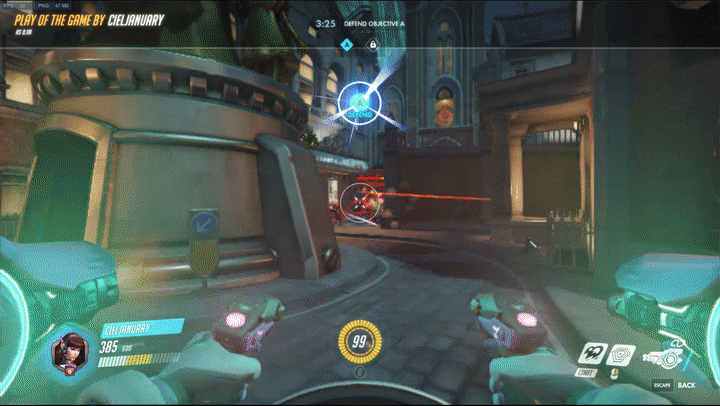Click the ultimate charge meter
The height and width of the screenshot is (406, 720).
tap(359, 343)
